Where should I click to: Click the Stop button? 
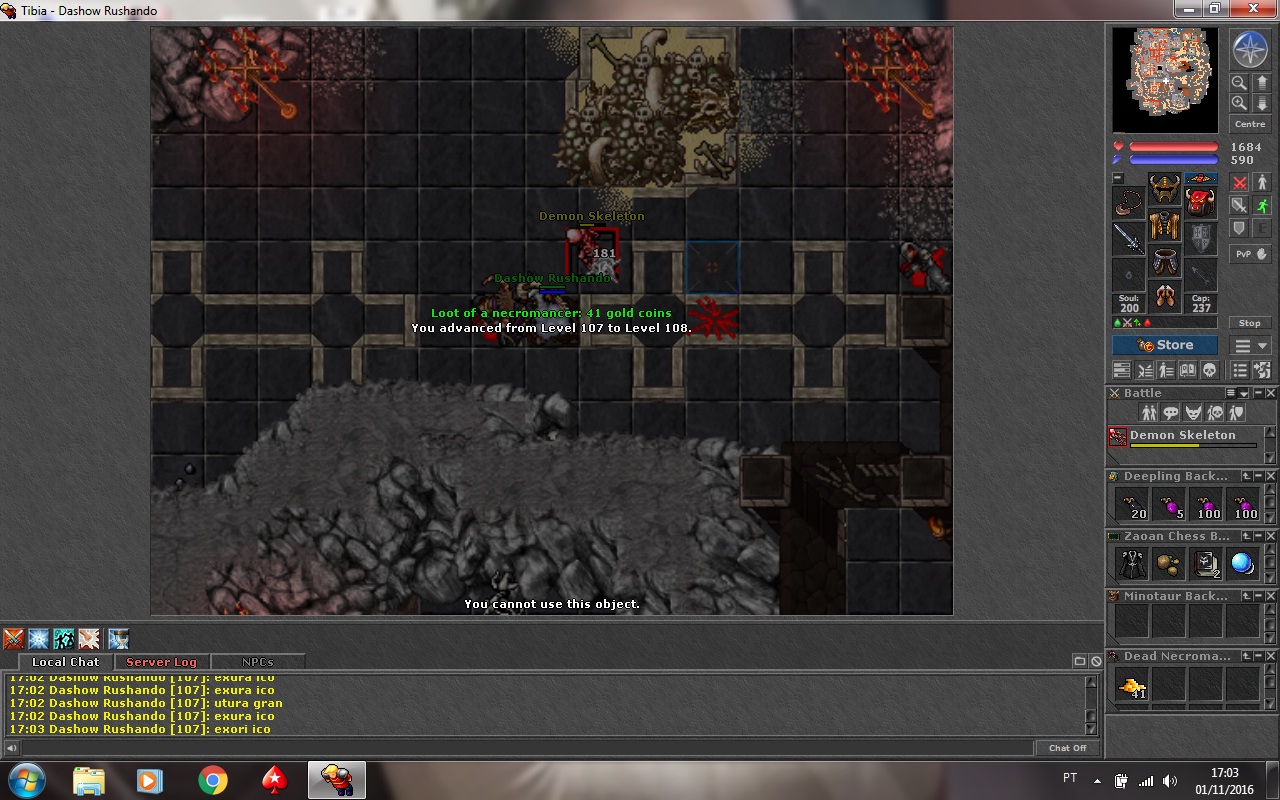click(x=1250, y=323)
